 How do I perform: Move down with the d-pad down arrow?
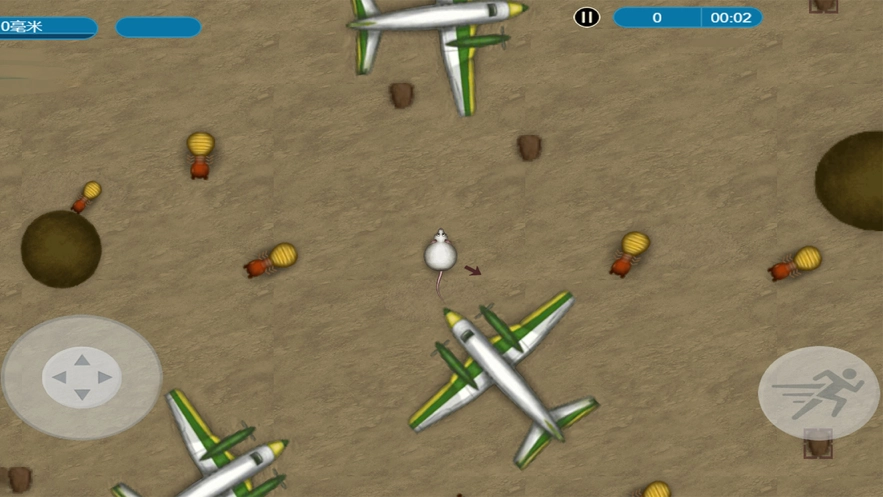click(x=82, y=395)
